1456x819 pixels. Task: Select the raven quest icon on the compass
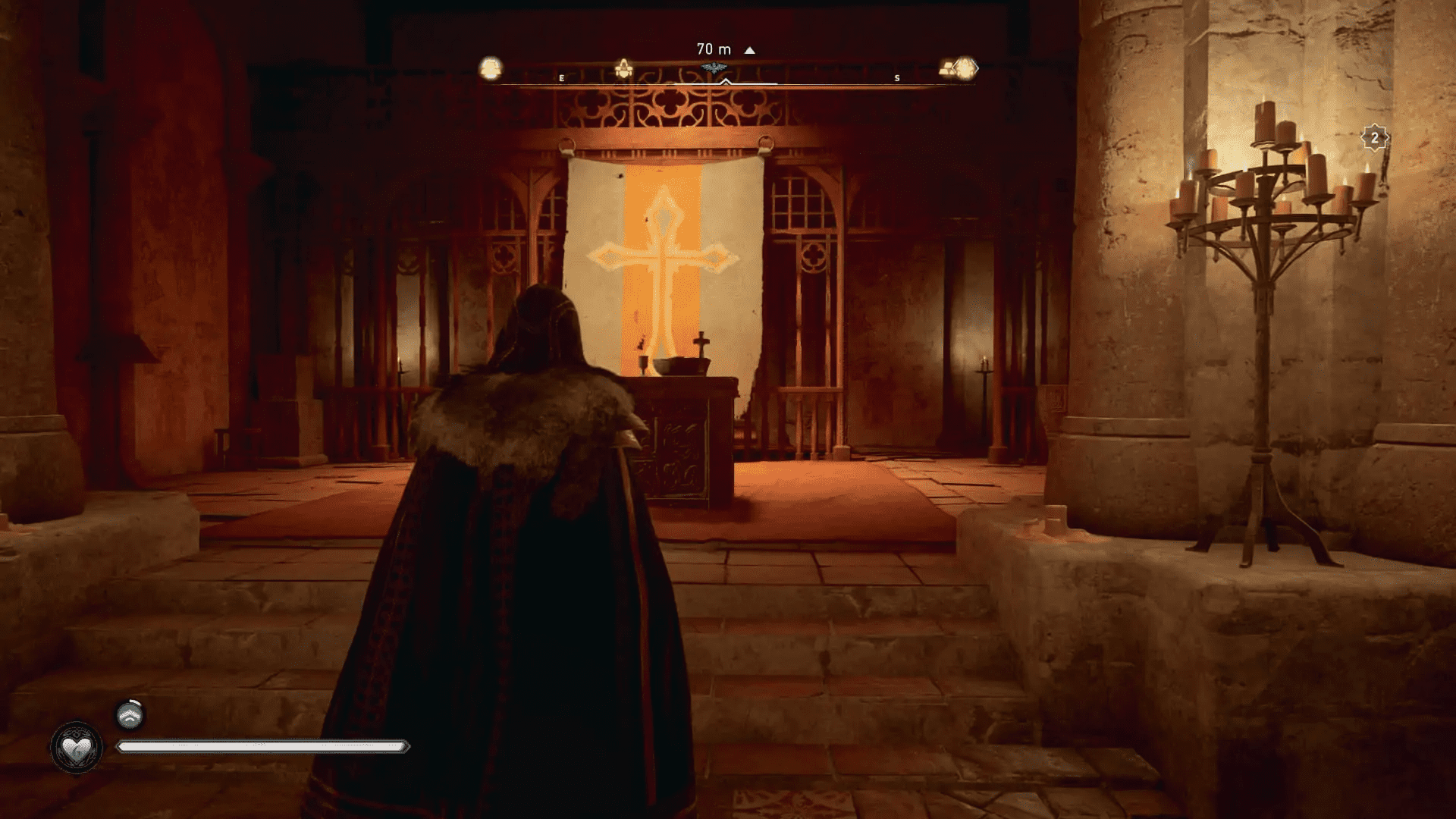(714, 67)
